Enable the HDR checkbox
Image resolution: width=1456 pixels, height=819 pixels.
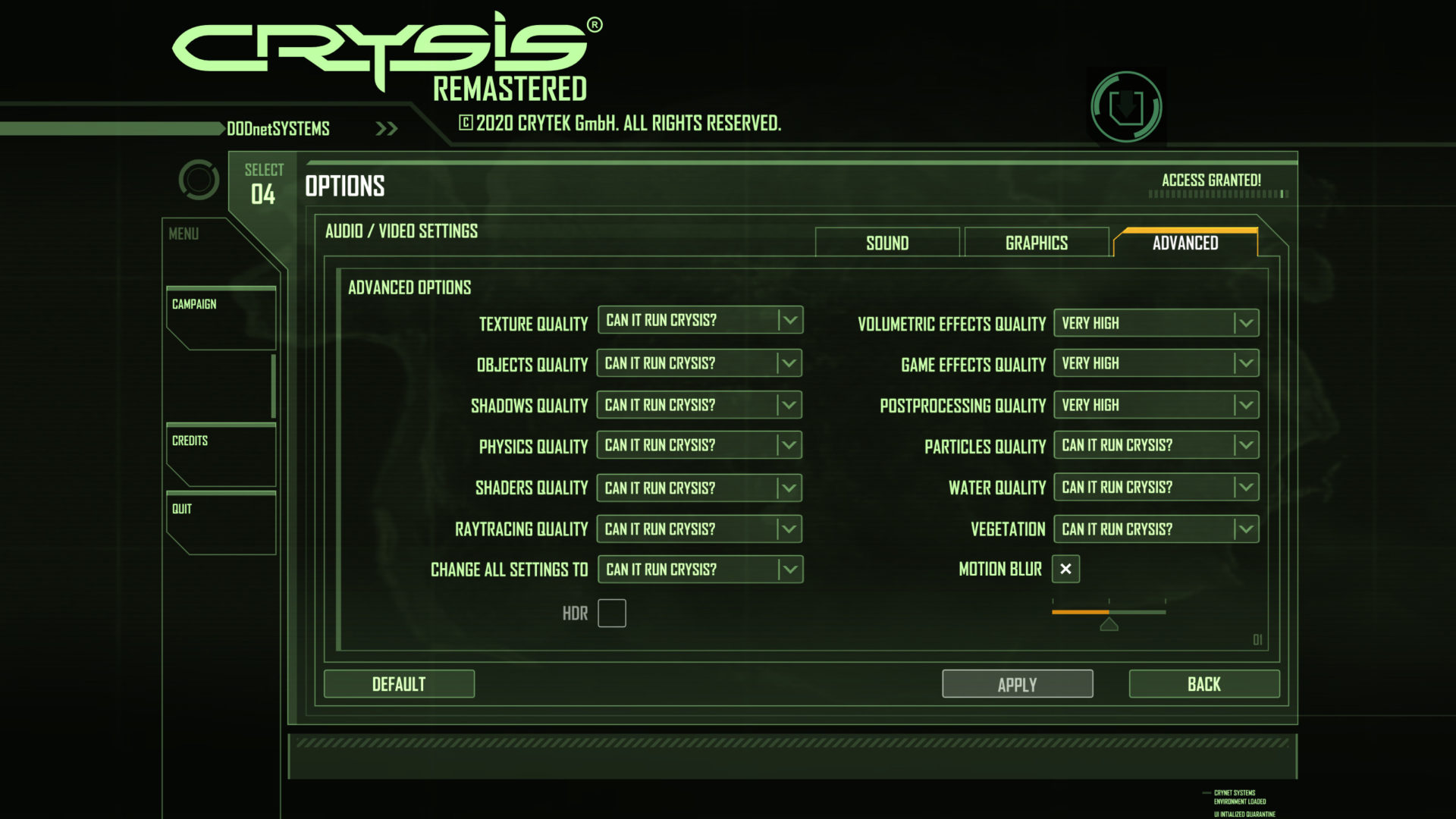pos(611,613)
